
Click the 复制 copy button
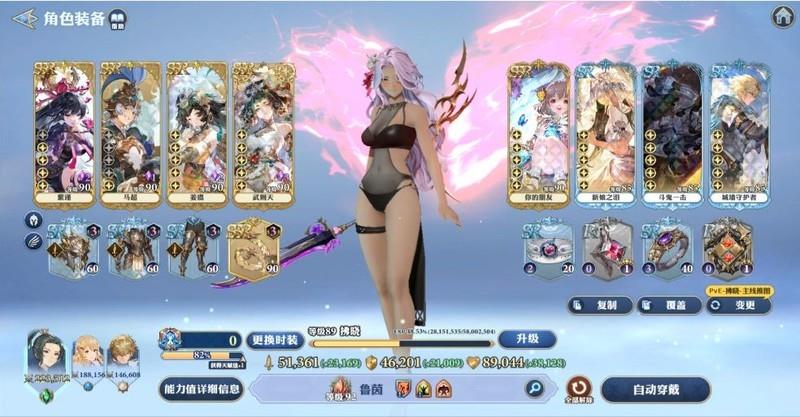pyautogui.click(x=600, y=305)
